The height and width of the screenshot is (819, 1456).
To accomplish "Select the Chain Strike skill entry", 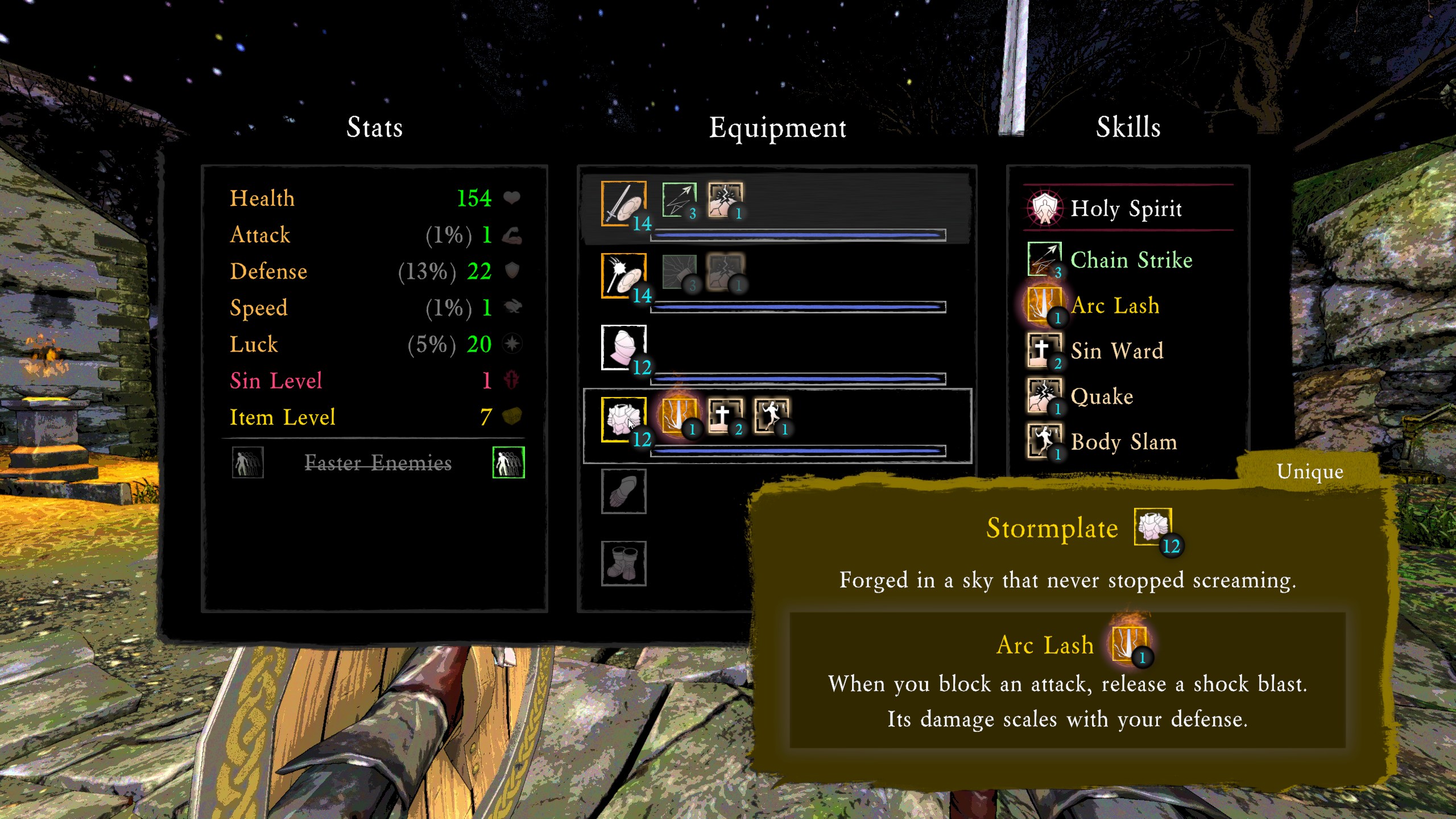I will coord(1131,260).
